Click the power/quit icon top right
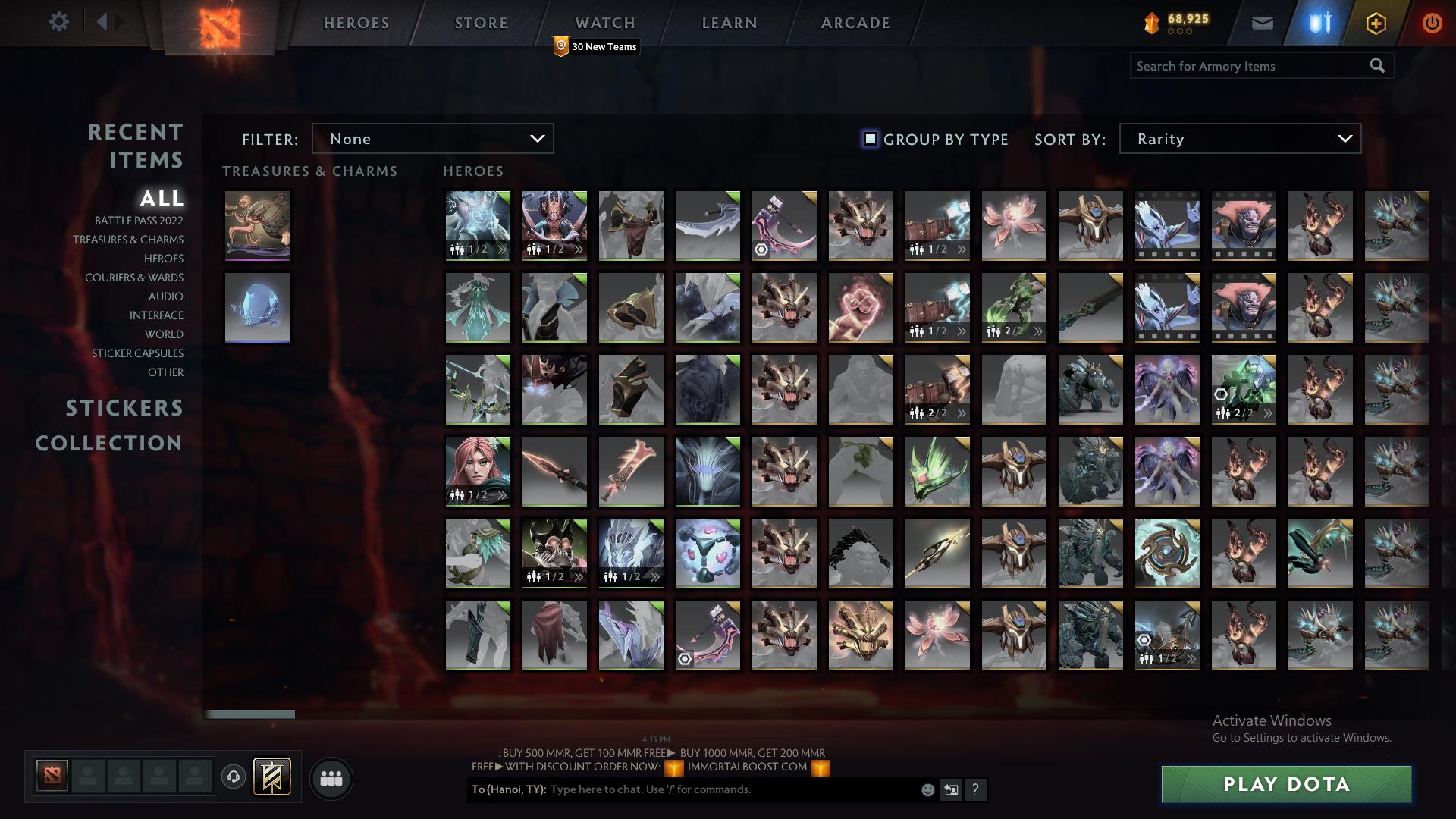 pos(1431,22)
